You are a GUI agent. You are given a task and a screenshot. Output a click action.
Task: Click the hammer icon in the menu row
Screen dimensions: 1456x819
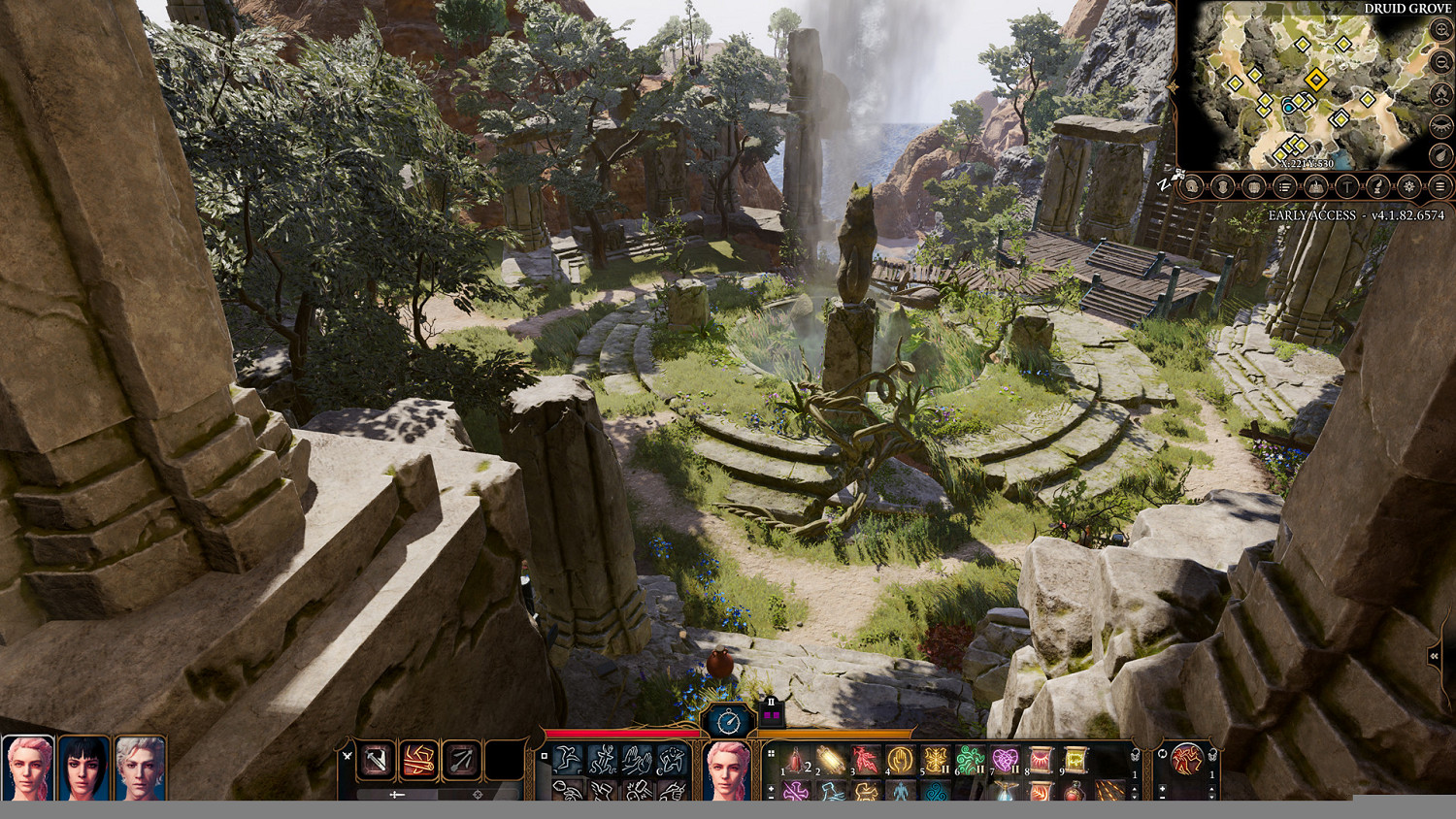[1346, 186]
